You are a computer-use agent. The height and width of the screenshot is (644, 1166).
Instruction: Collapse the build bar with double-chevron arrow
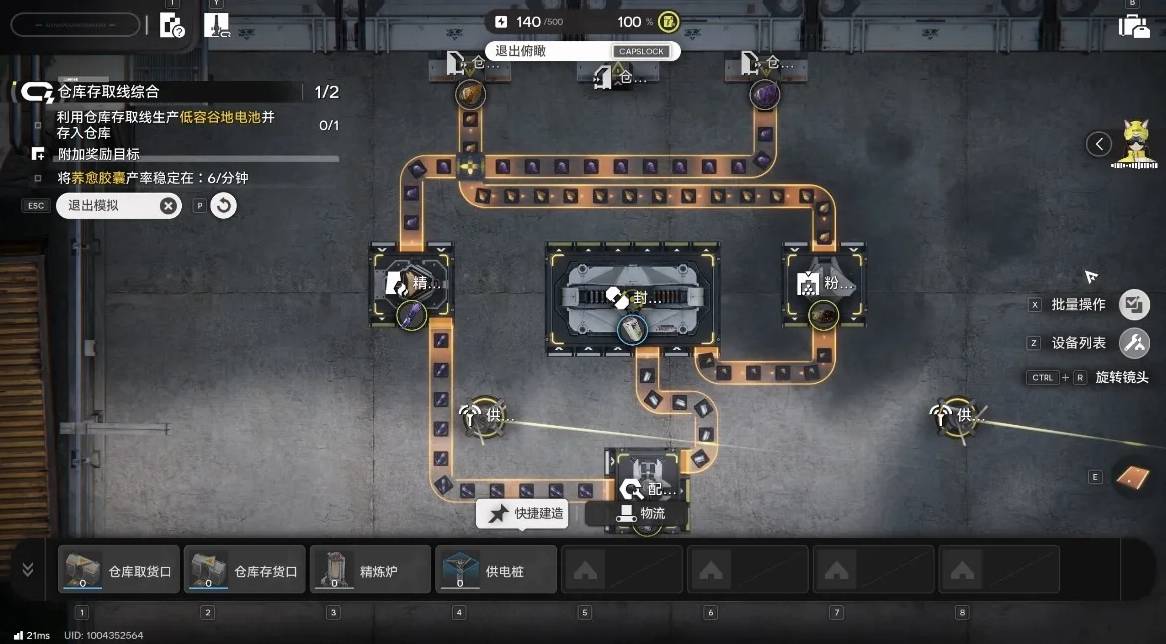[x=27, y=569]
